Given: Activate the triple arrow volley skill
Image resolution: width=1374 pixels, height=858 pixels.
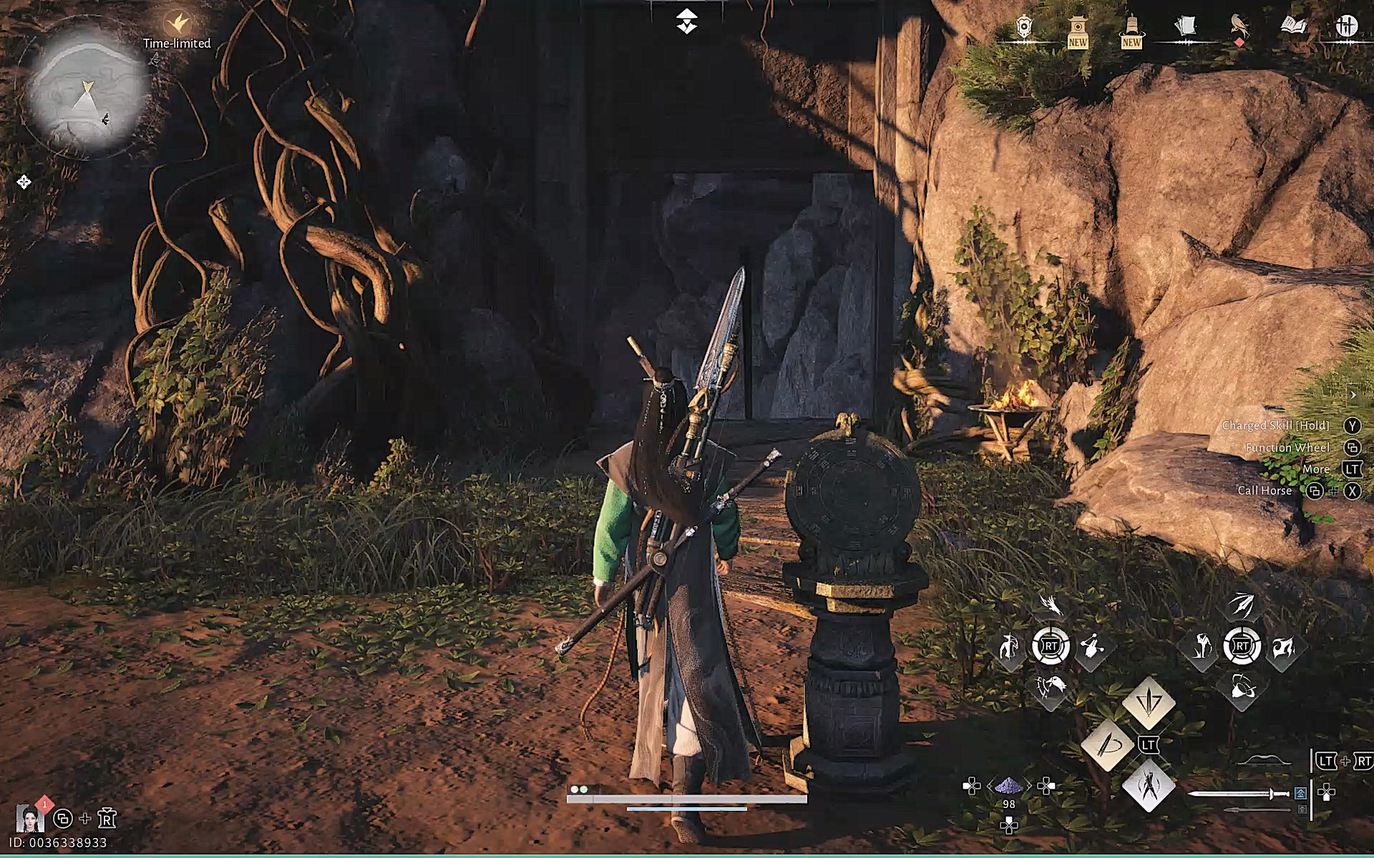Looking at the screenshot, I should (1241, 605).
